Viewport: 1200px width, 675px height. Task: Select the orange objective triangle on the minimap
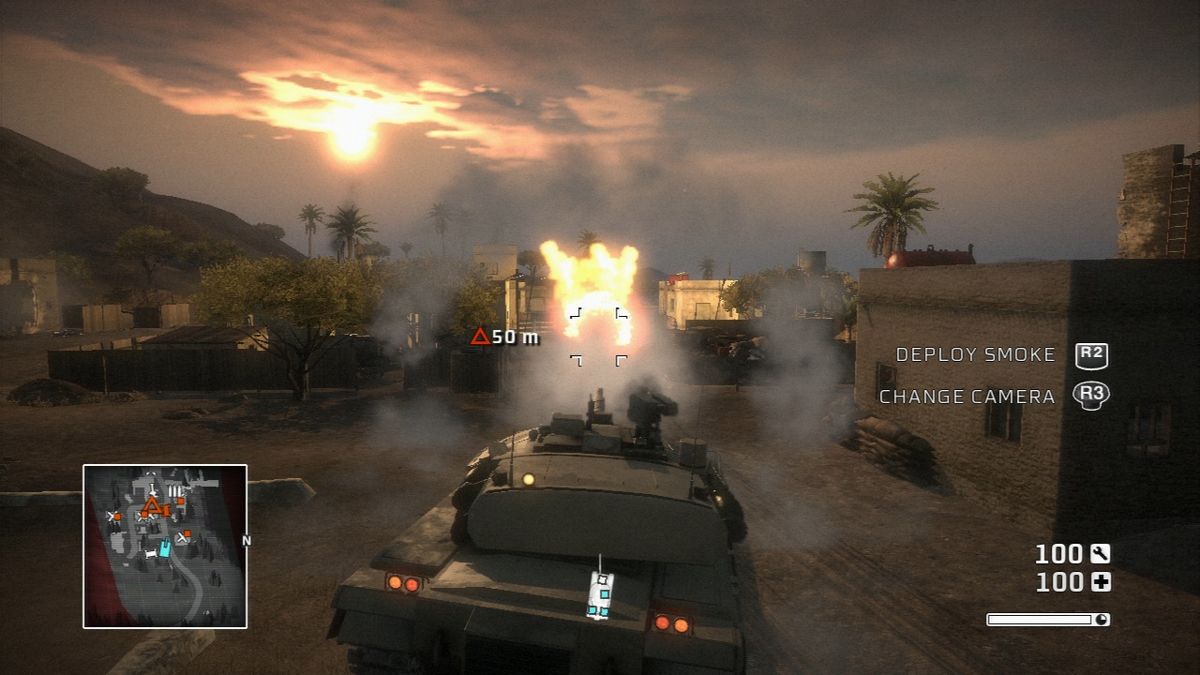(151, 507)
